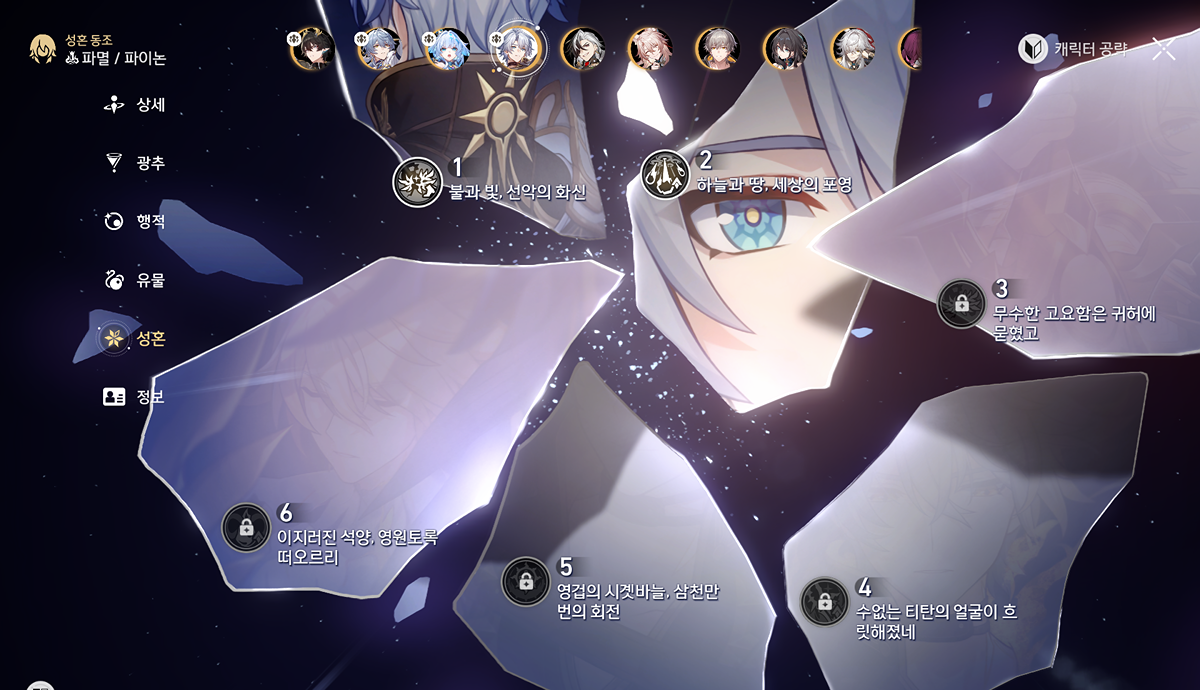The image size is (1200, 690).
Task: Open the 캐릭터 공략 character guide
Action: [1073, 49]
